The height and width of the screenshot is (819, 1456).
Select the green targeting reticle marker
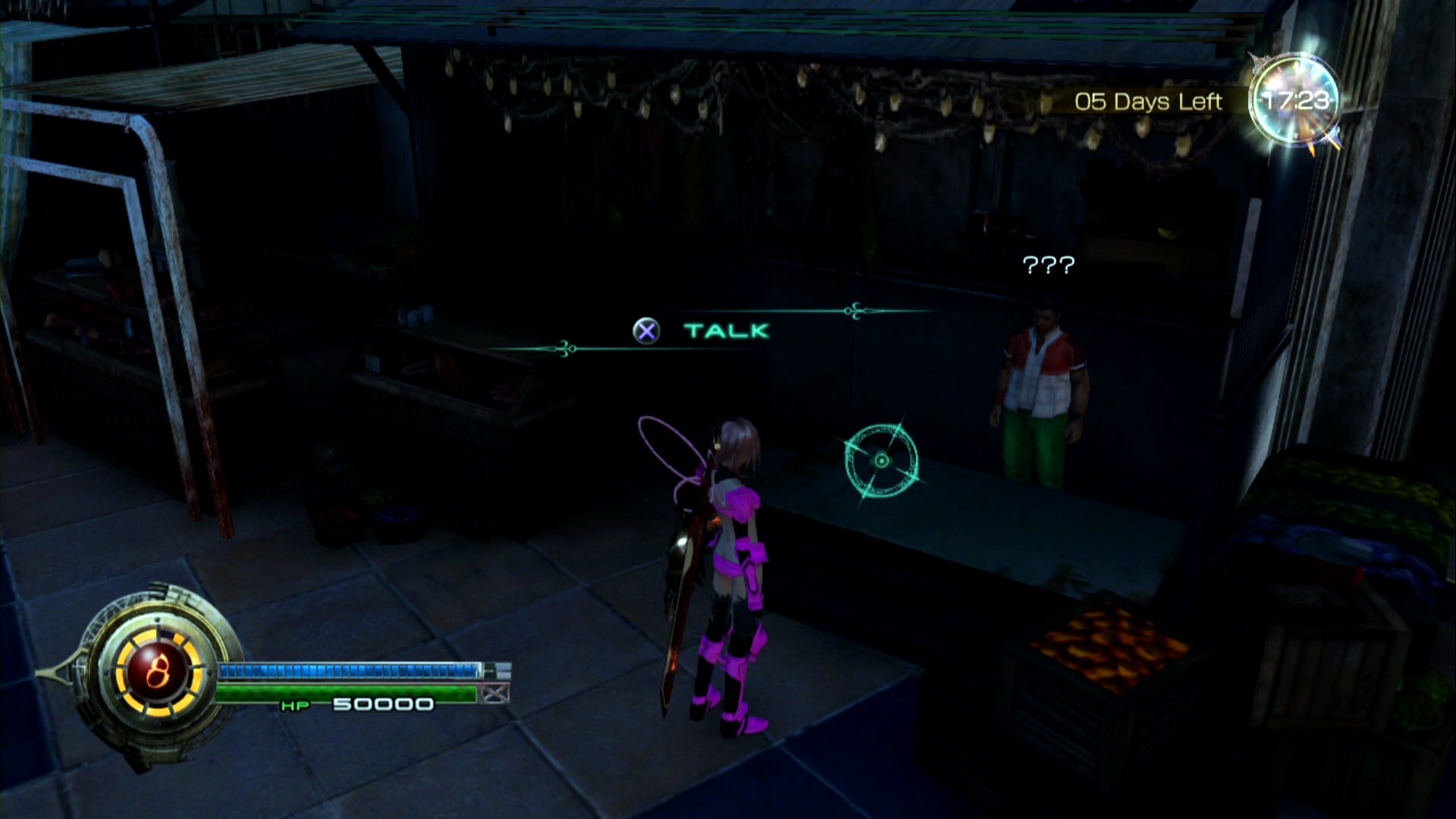(x=881, y=460)
